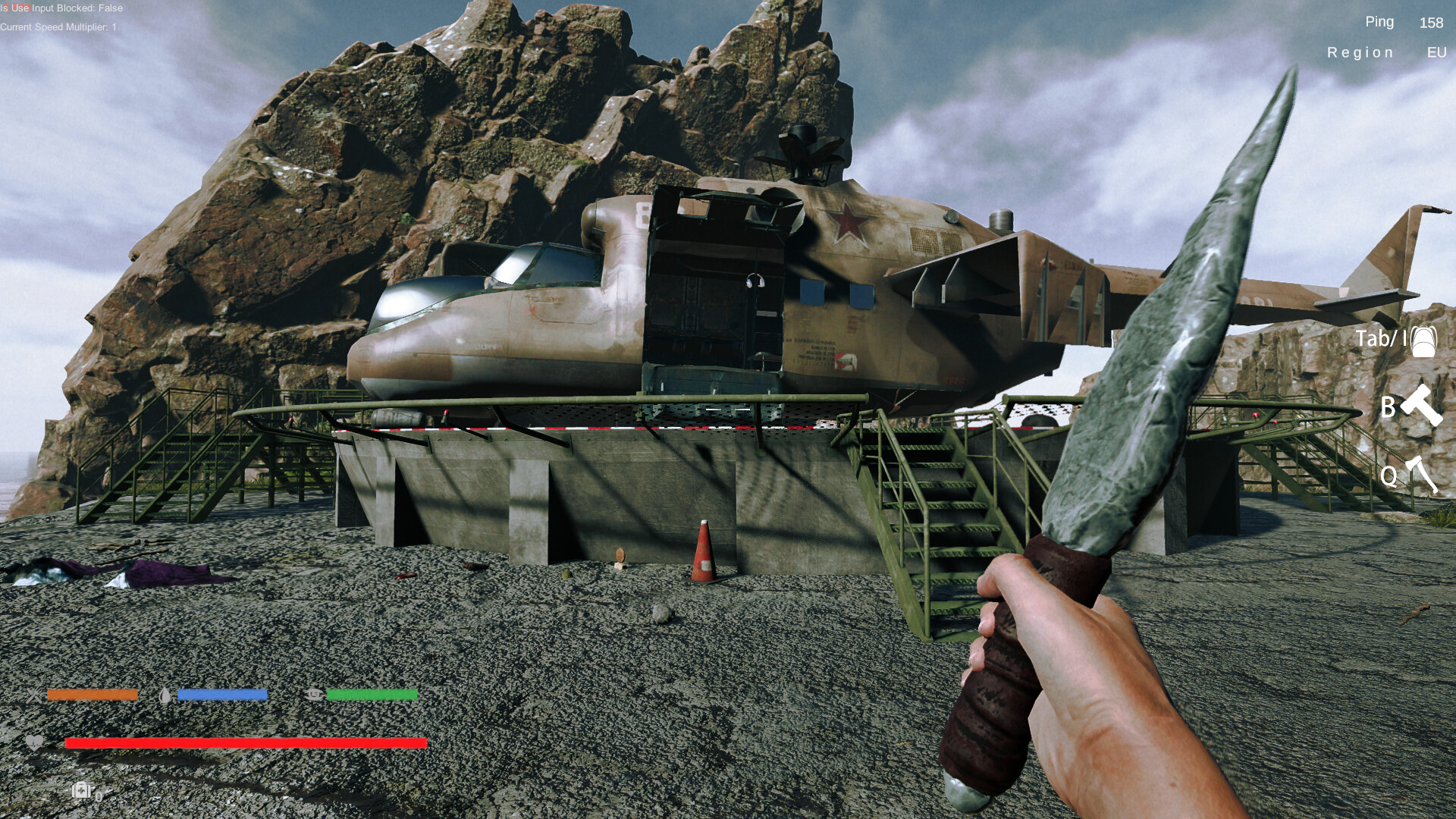Screen dimensions: 1456x819
Task: Click the blue thirst bar
Action: 222,694
